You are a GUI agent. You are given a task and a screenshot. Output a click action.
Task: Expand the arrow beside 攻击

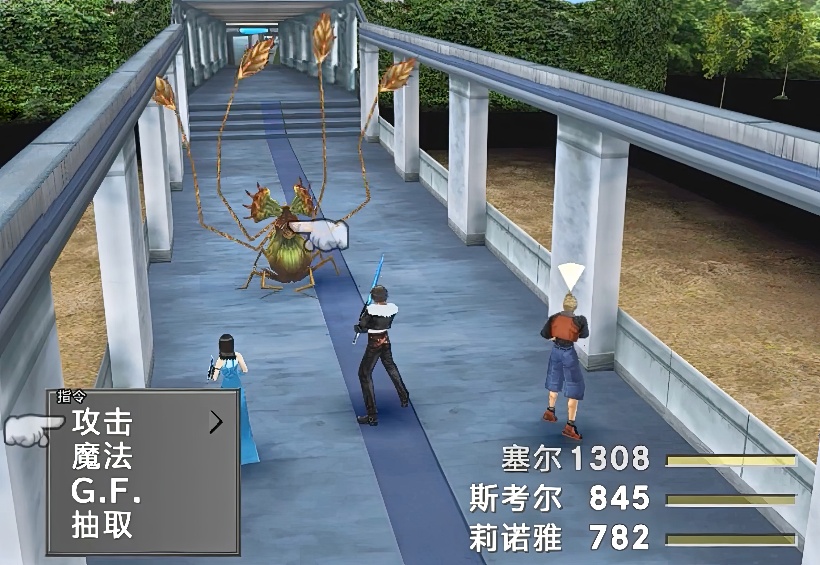tap(216, 423)
